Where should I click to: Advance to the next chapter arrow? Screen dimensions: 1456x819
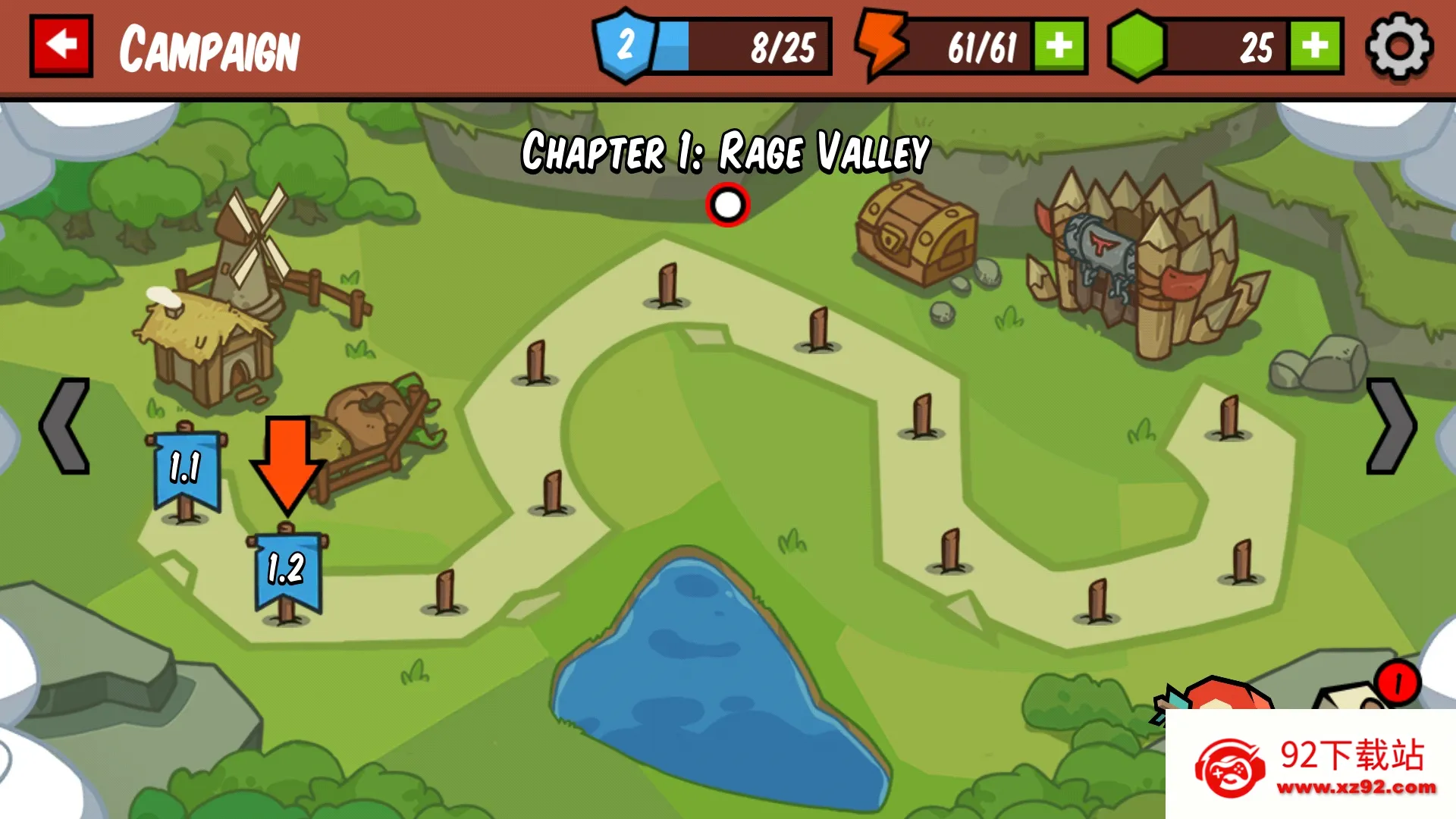(x=1390, y=426)
